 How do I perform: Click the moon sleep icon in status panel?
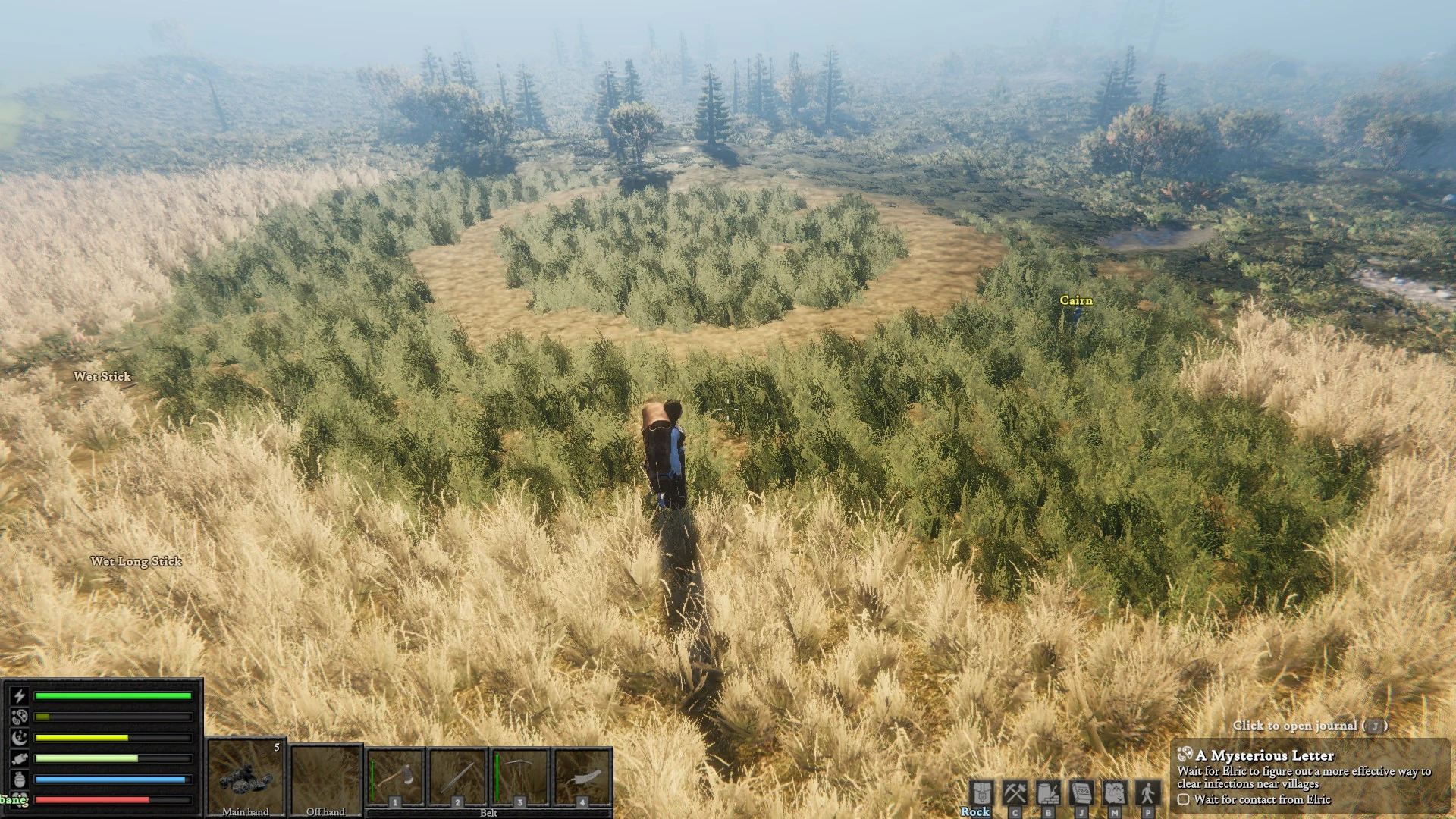tap(20, 738)
